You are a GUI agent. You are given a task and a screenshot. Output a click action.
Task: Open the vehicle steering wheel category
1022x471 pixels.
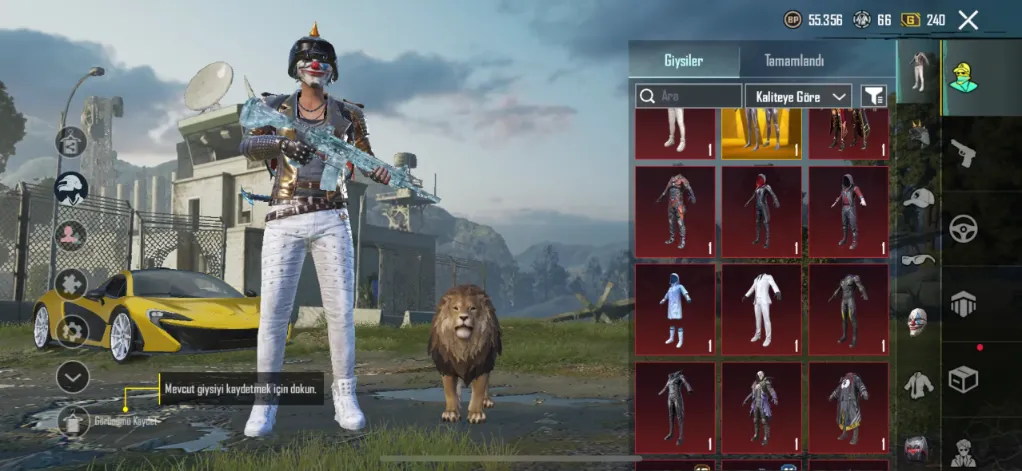(x=963, y=228)
